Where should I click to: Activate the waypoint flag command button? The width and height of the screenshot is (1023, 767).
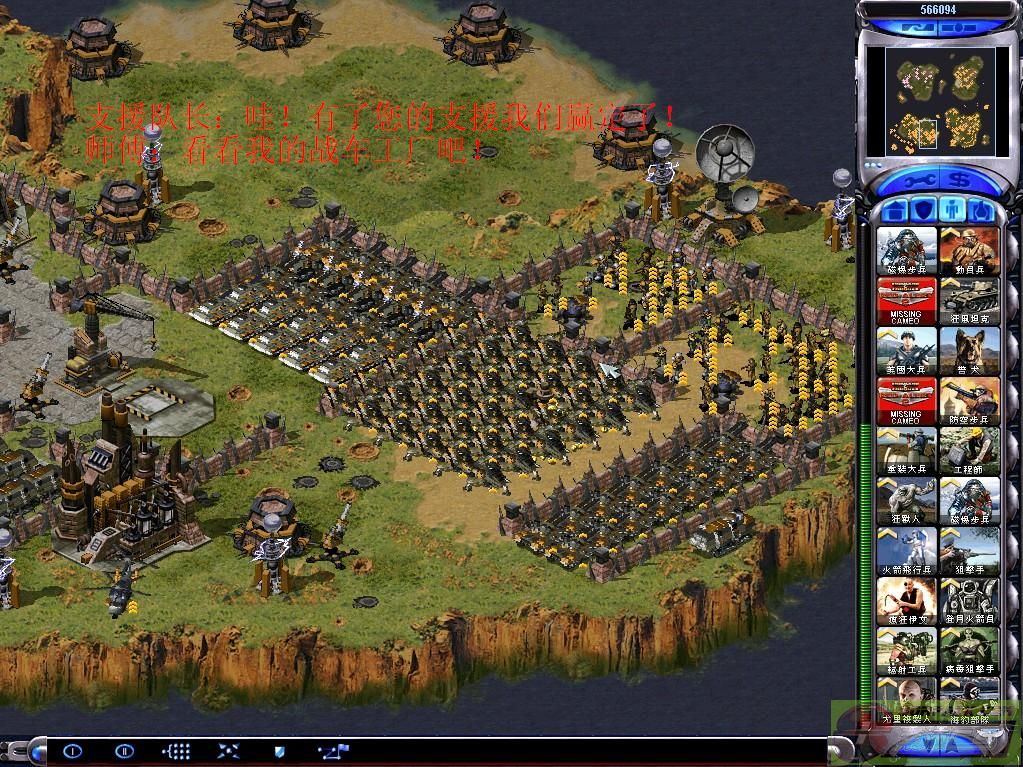tap(332, 750)
